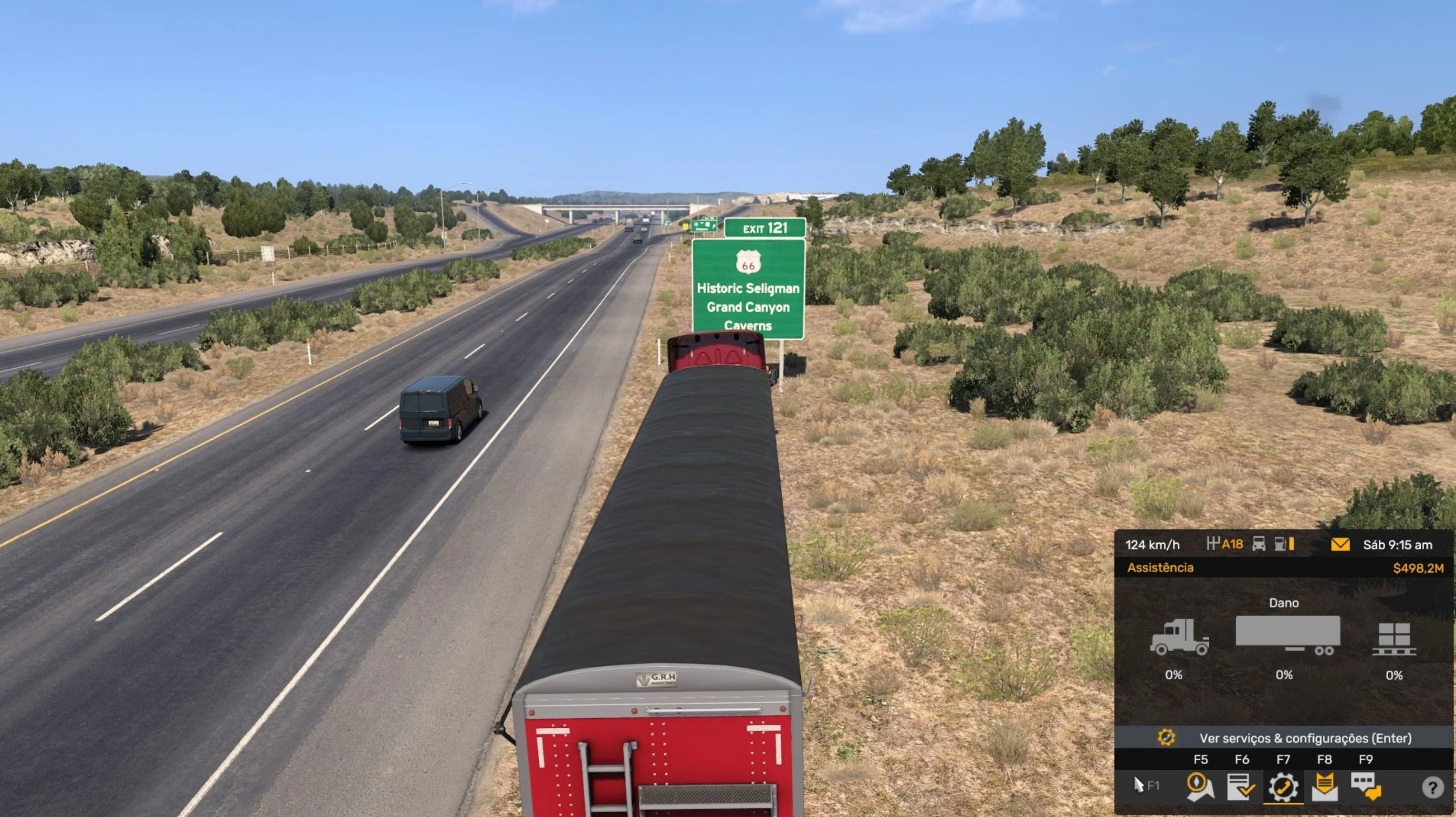This screenshot has height=817, width=1456.
Task: Open the navigation map tab
Action: point(1200,786)
